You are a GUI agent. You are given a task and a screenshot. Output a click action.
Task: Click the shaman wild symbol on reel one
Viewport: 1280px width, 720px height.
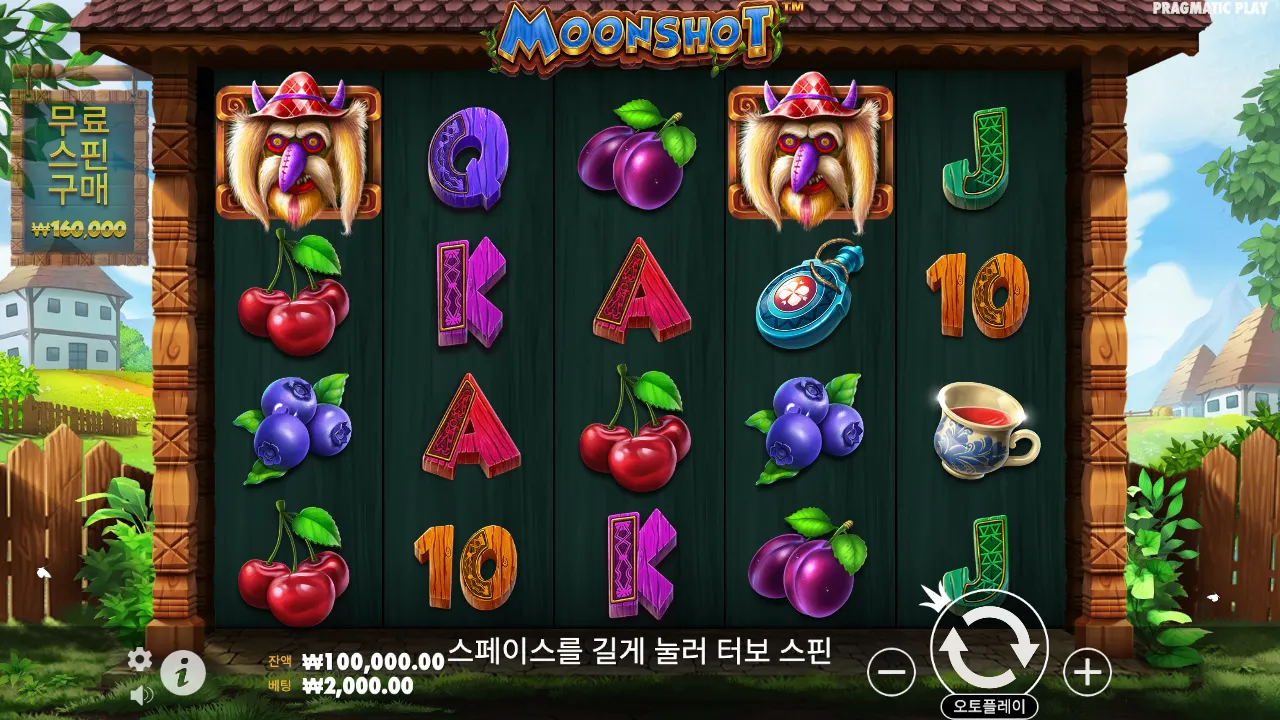[x=295, y=150]
